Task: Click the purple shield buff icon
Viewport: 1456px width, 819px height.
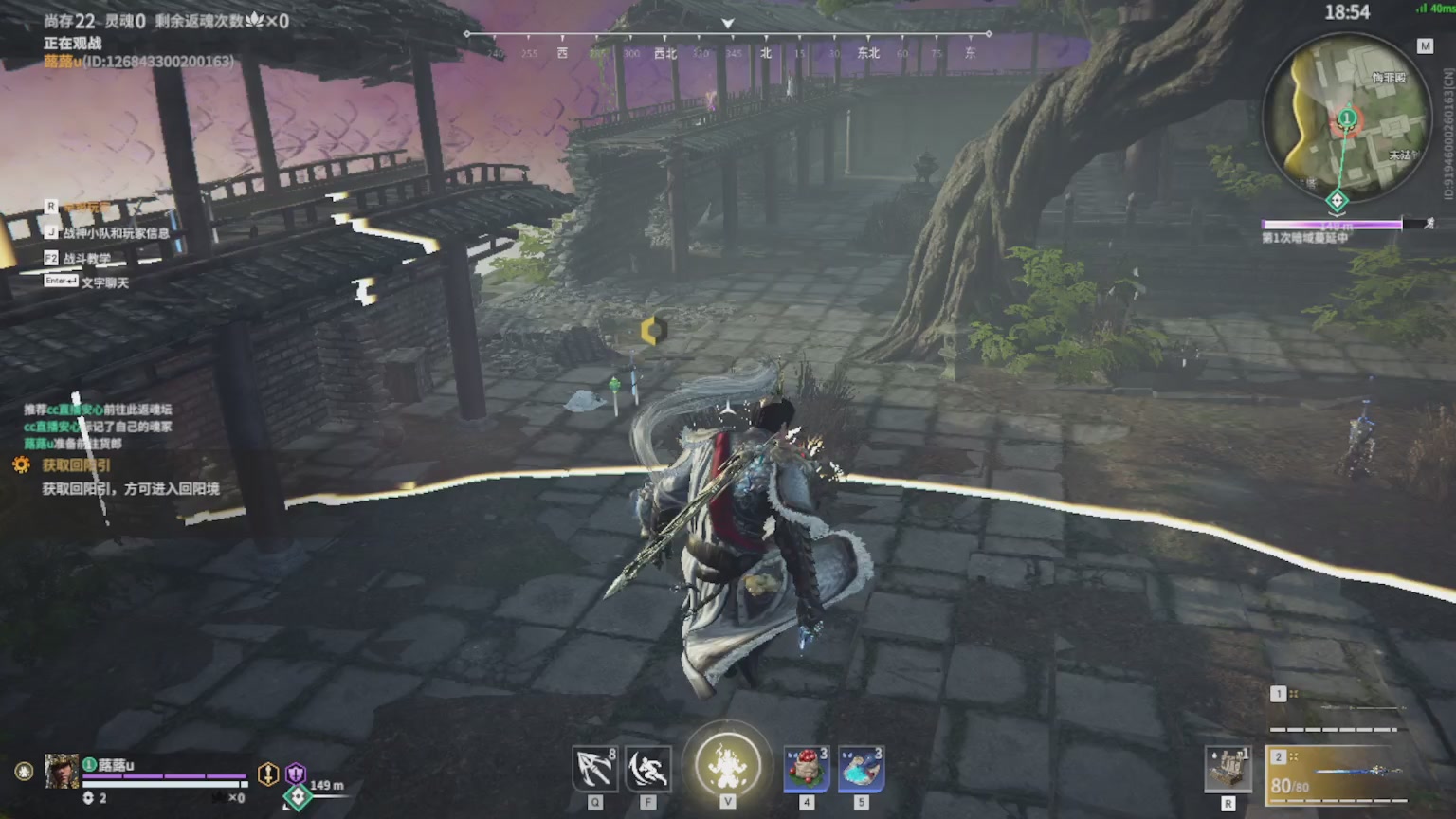Action: [x=296, y=773]
